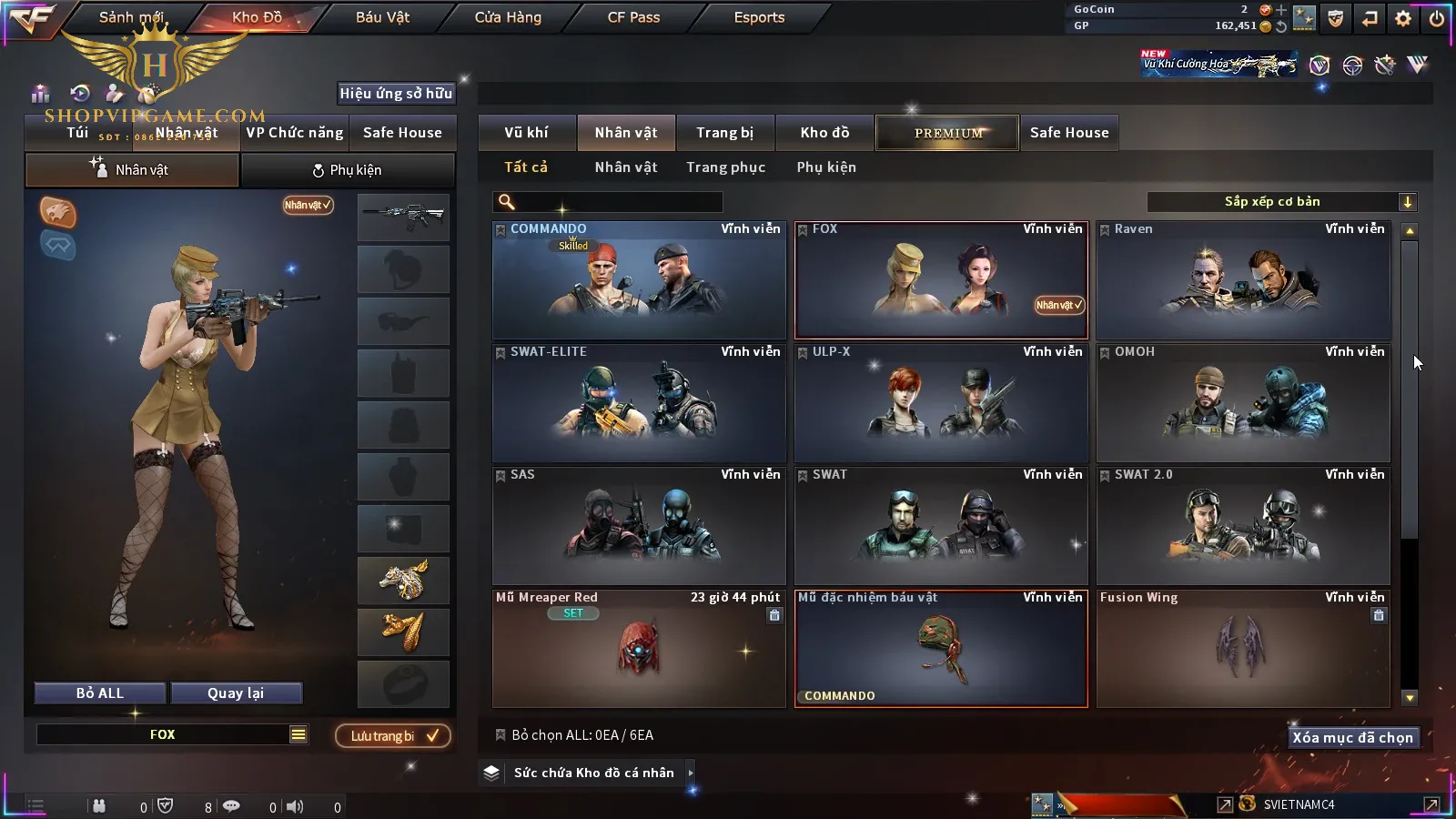Open the PREMIUM tab
The height and width of the screenshot is (819, 1456).
948,133
